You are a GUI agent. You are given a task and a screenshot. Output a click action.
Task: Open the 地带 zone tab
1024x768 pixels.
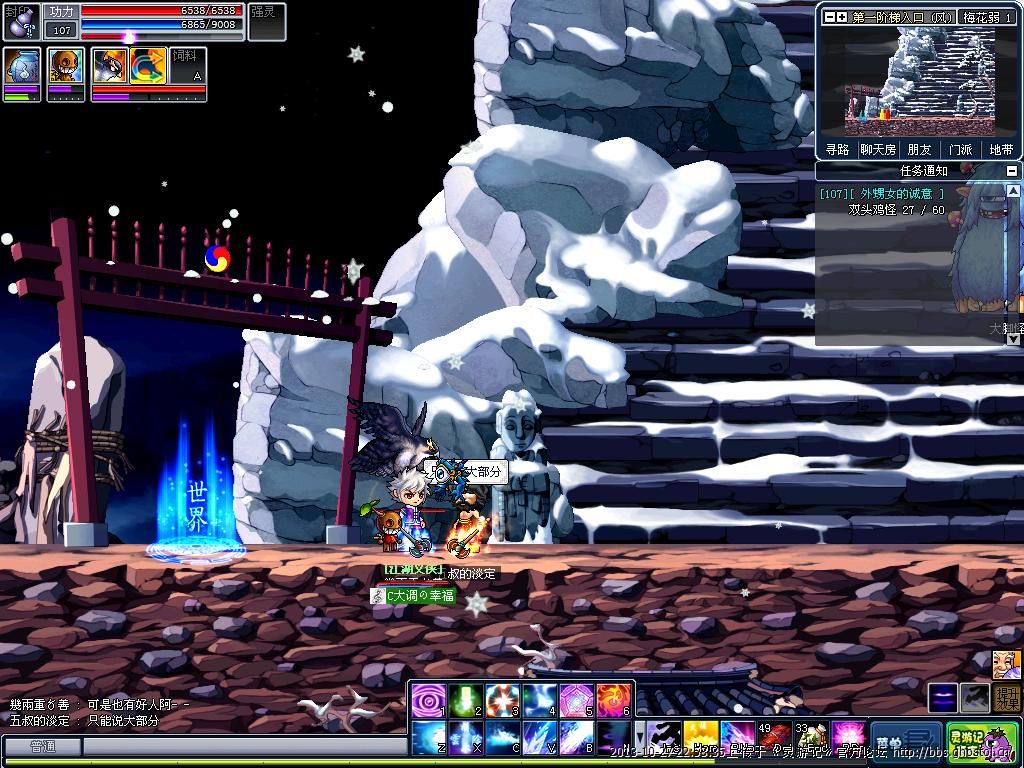click(1001, 149)
